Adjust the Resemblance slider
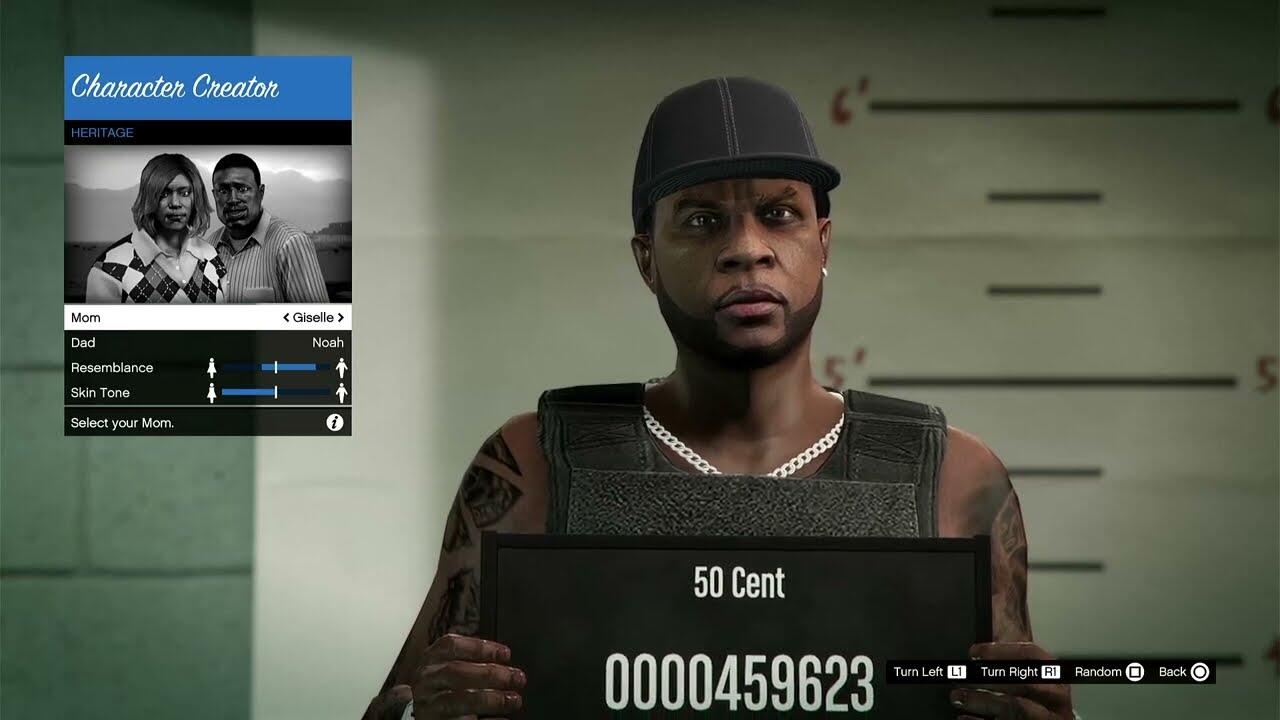This screenshot has height=720, width=1280. coord(276,368)
